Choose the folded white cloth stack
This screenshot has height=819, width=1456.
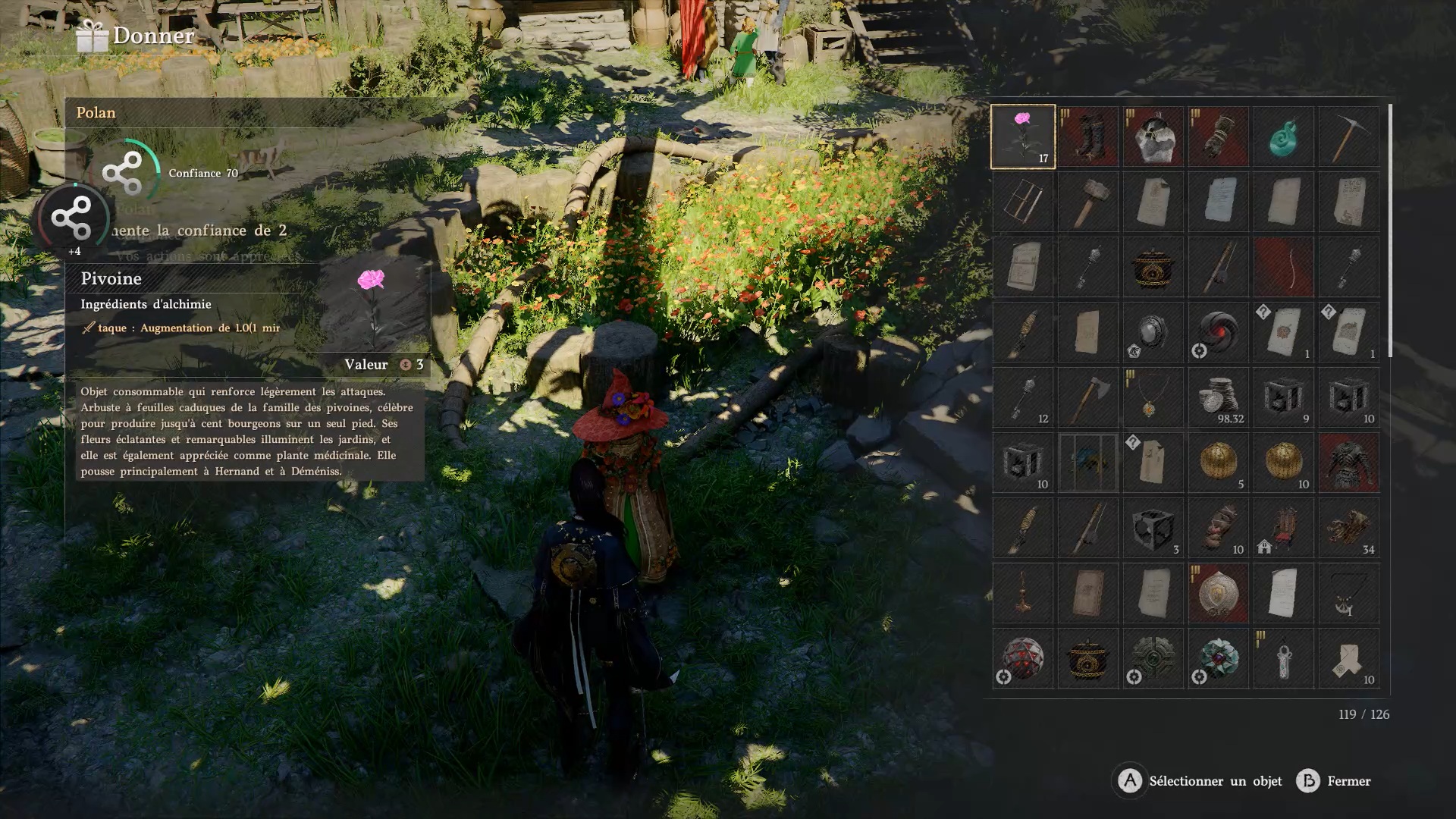pyautogui.click(x=1348, y=658)
